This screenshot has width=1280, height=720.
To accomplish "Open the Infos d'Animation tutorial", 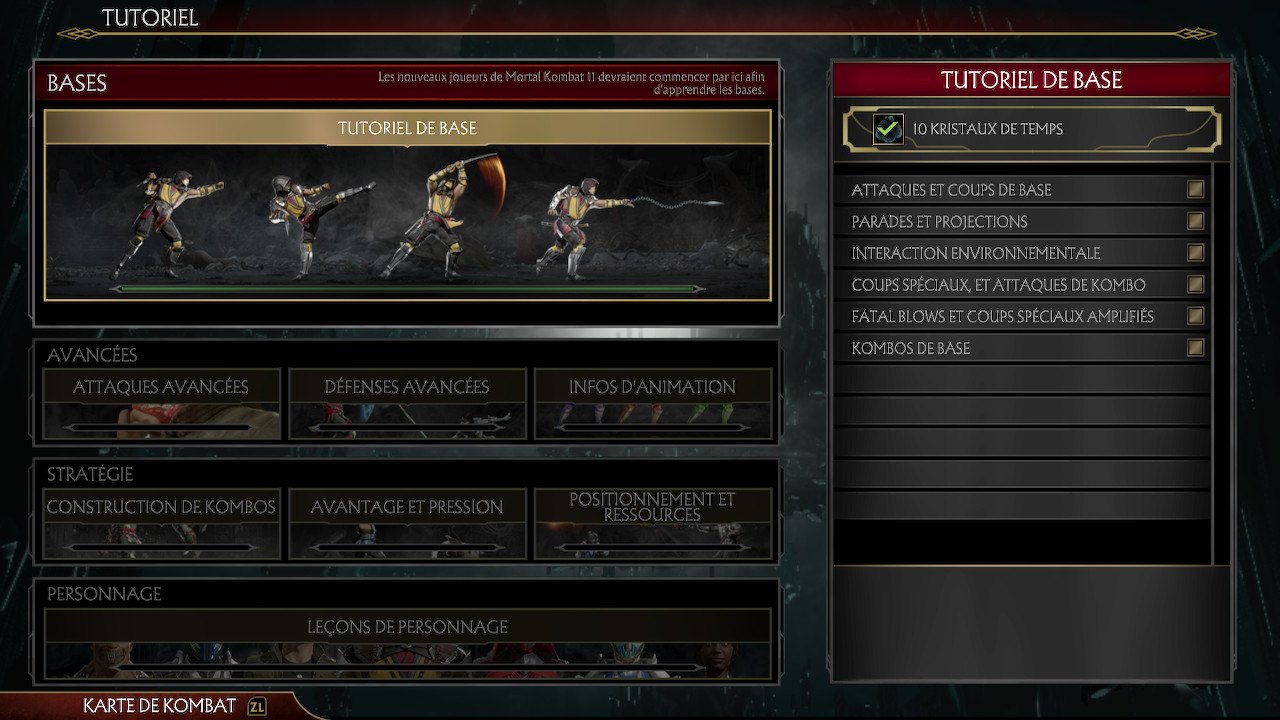I will click(x=652, y=404).
